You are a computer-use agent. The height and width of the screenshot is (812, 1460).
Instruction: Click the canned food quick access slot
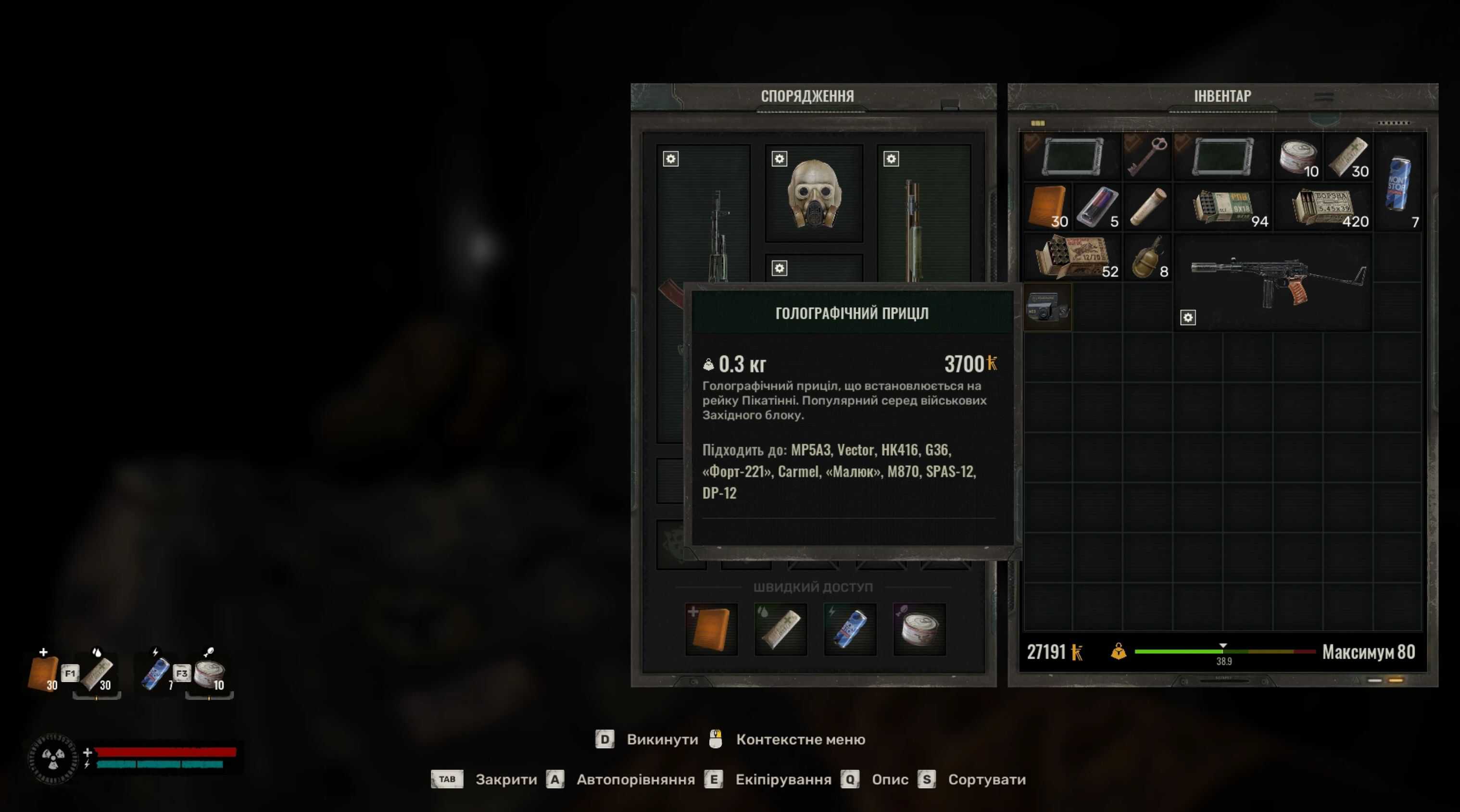pos(919,629)
